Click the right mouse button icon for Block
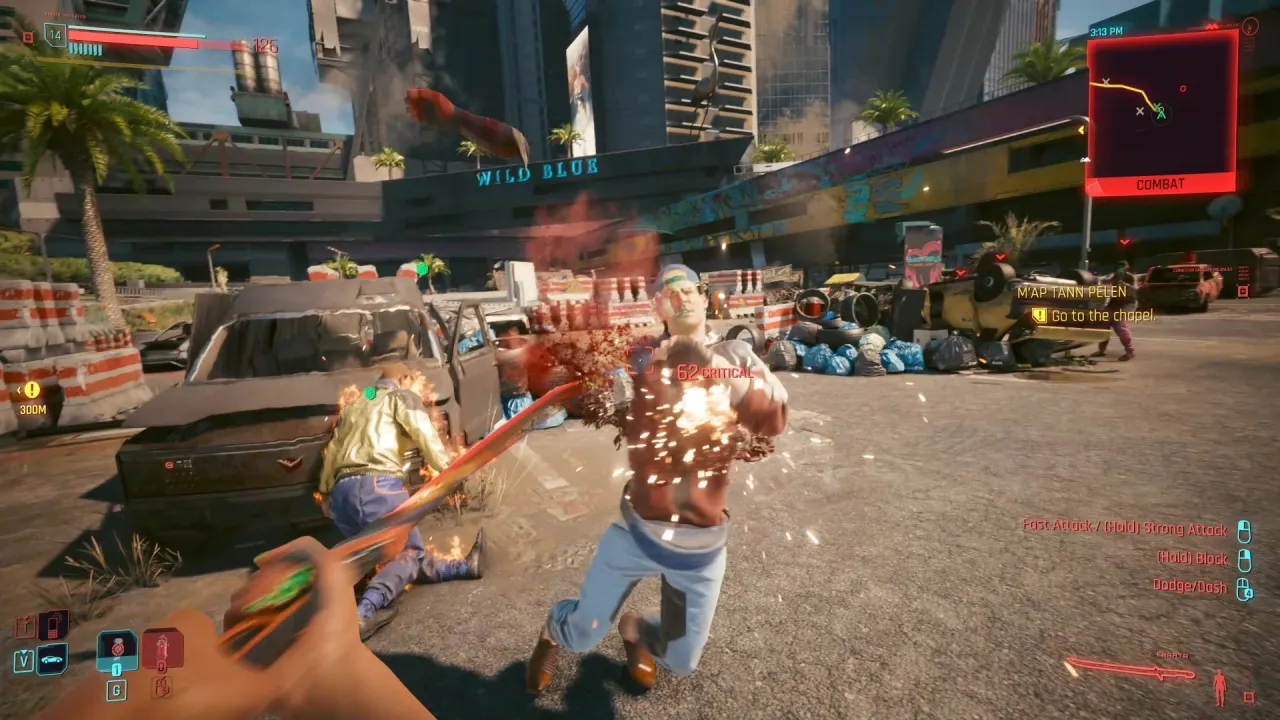Image resolution: width=1280 pixels, height=720 pixels. [1243, 559]
